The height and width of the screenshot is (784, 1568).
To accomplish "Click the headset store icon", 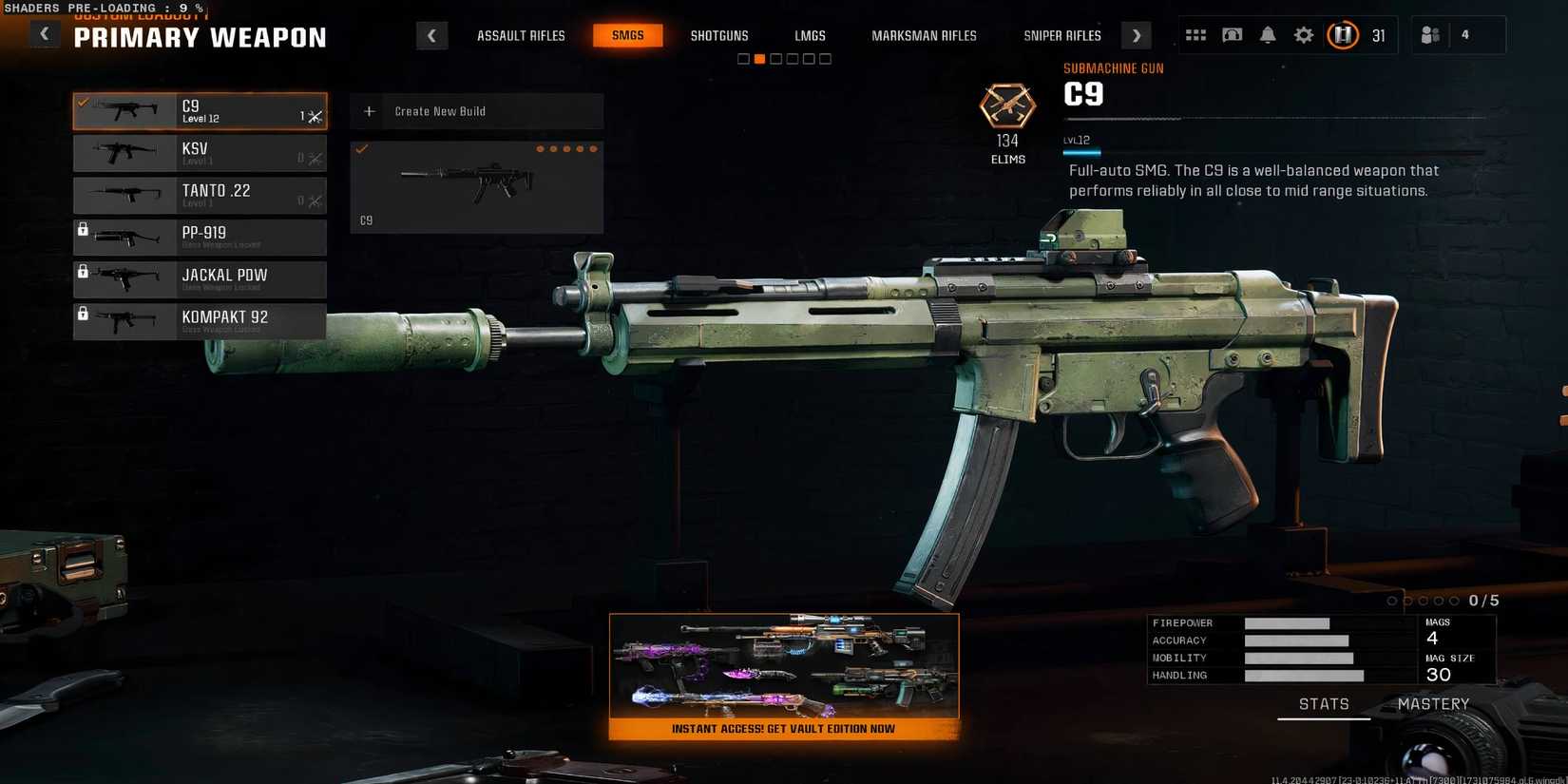I will click(x=1232, y=34).
